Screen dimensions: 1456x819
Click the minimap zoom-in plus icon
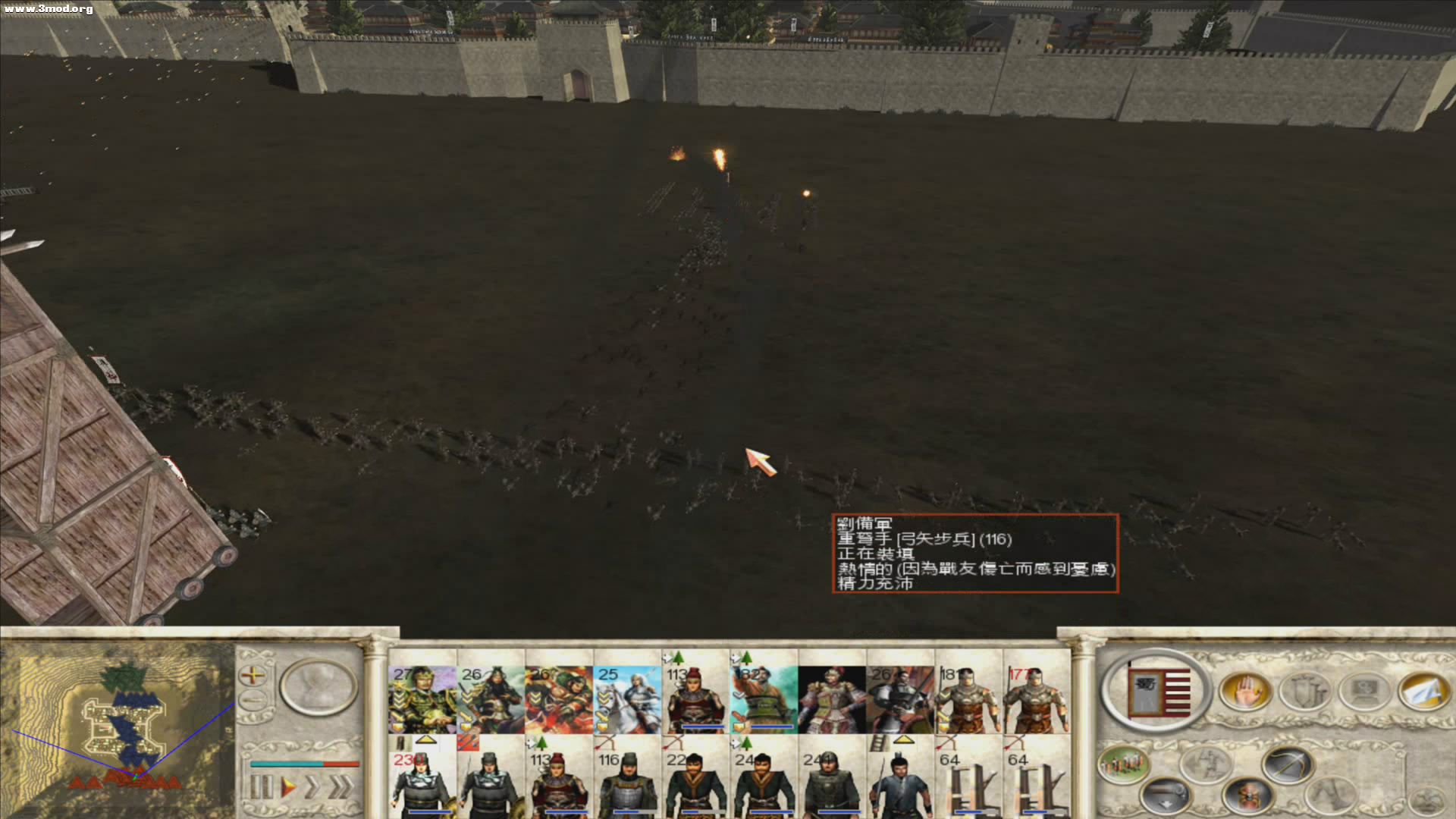(253, 676)
